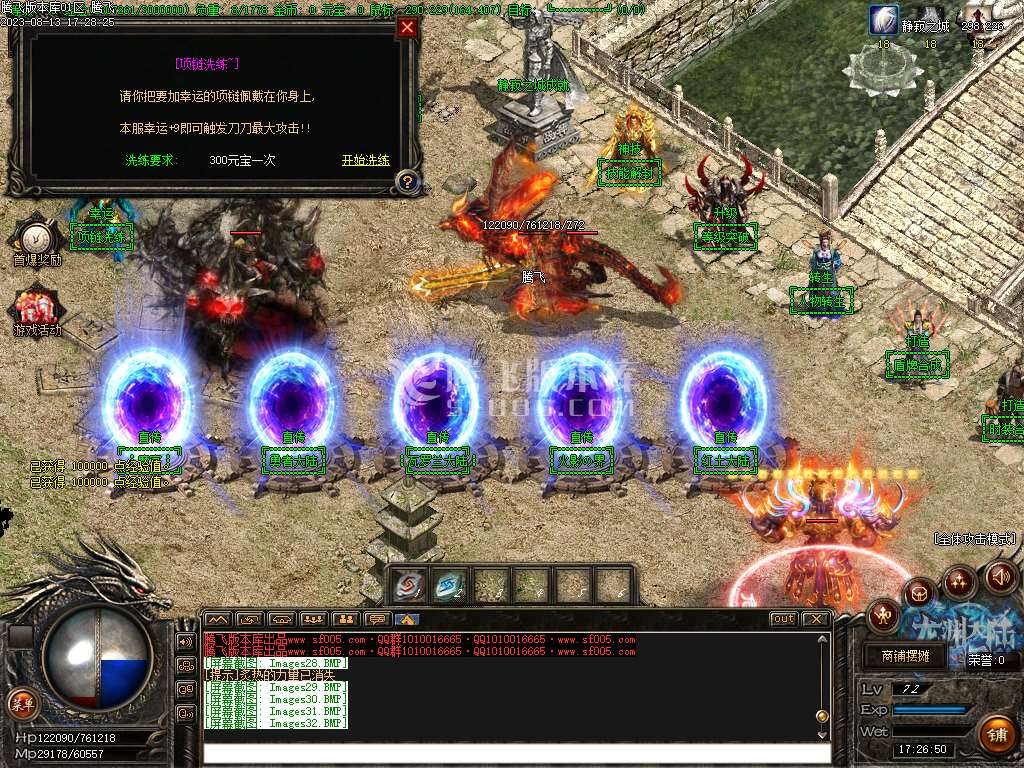
Task: Click the chat window 'out' button
Action: [x=784, y=619]
